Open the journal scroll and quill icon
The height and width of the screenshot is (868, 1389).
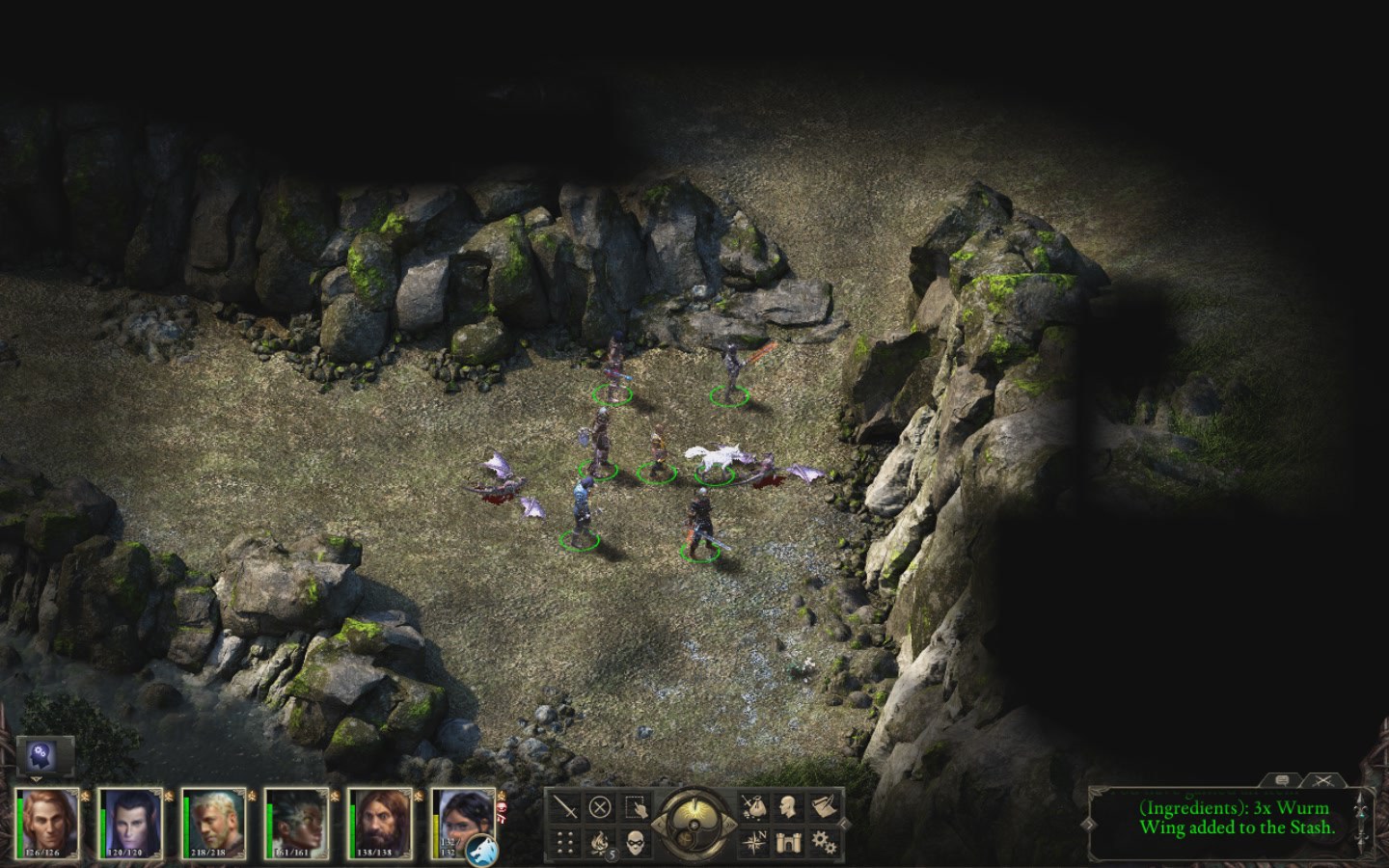click(823, 806)
